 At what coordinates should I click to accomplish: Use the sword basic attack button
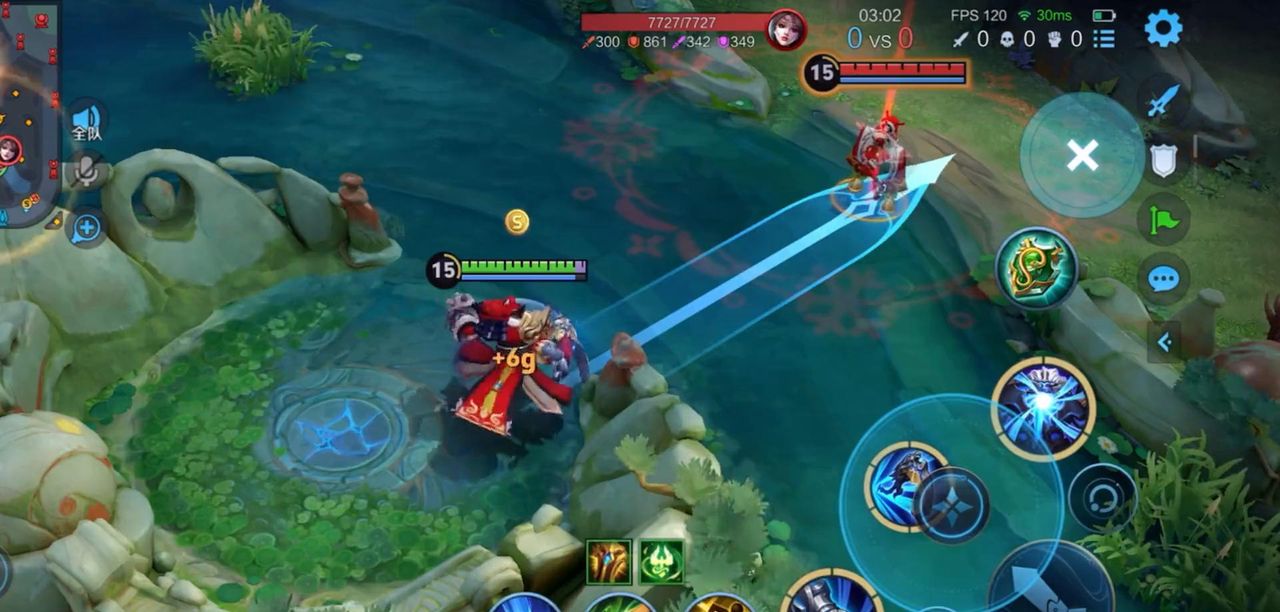coord(1050,585)
